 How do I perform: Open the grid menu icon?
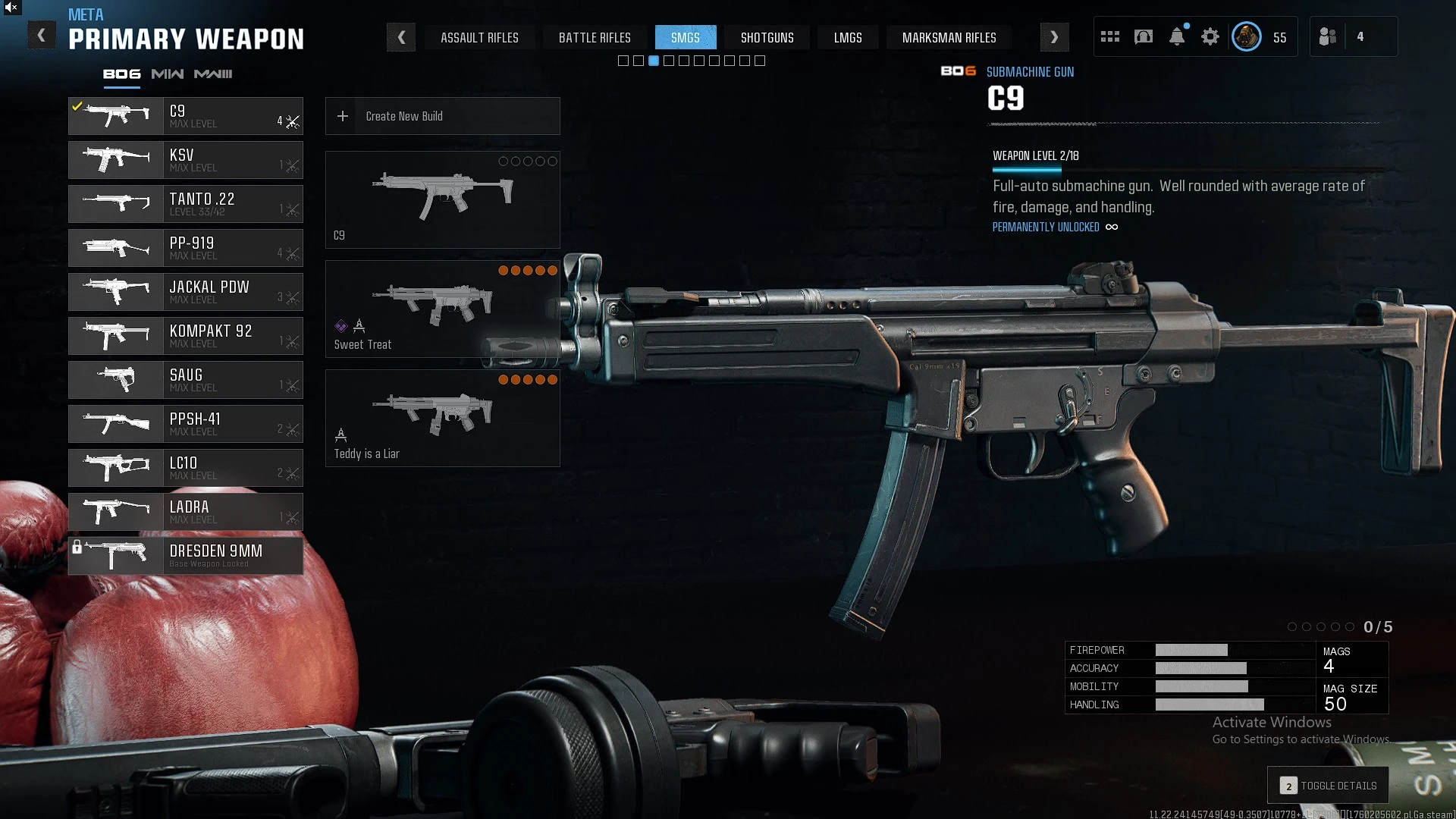(1110, 37)
